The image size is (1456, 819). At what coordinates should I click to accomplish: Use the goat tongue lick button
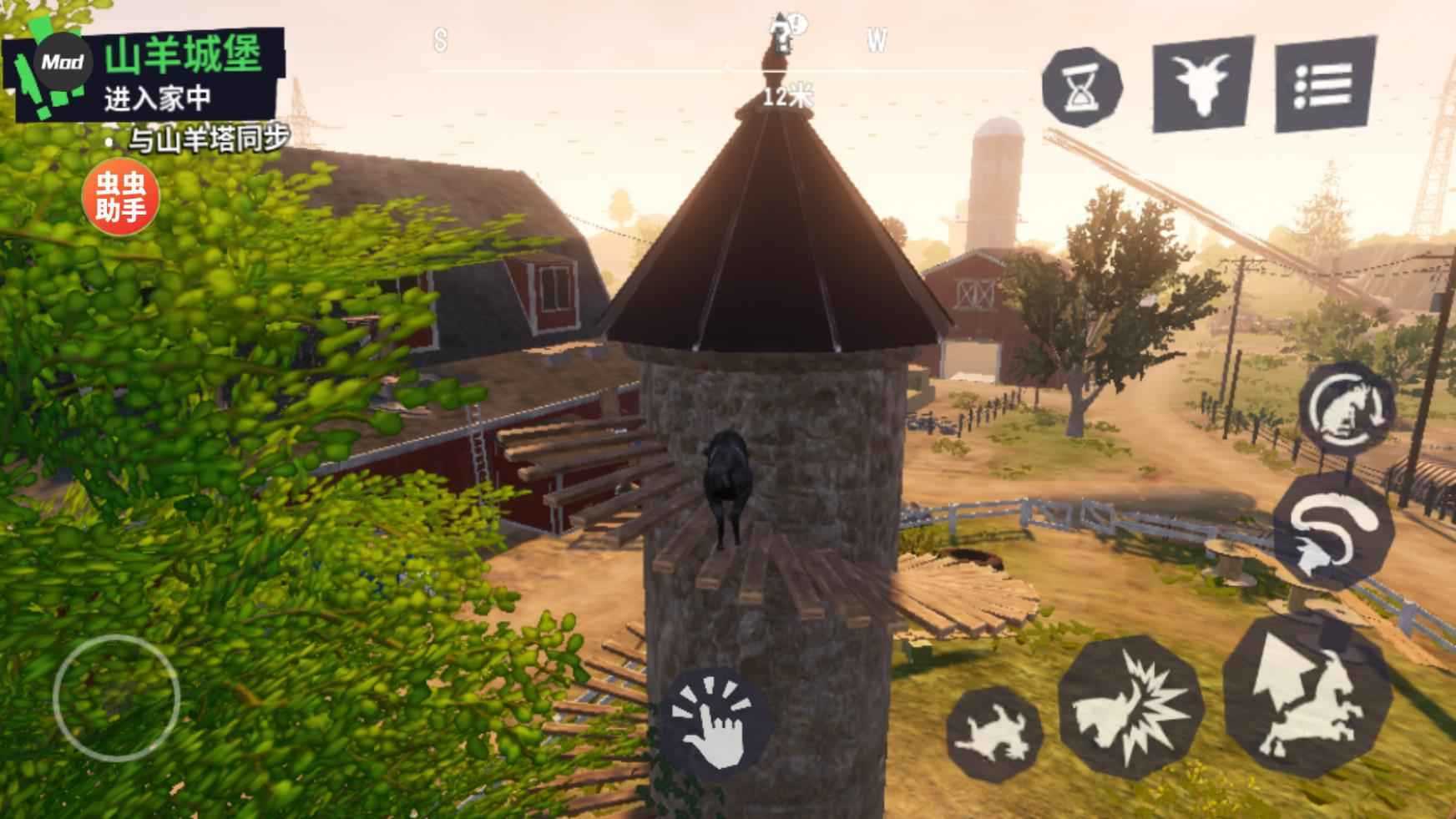1332,531
